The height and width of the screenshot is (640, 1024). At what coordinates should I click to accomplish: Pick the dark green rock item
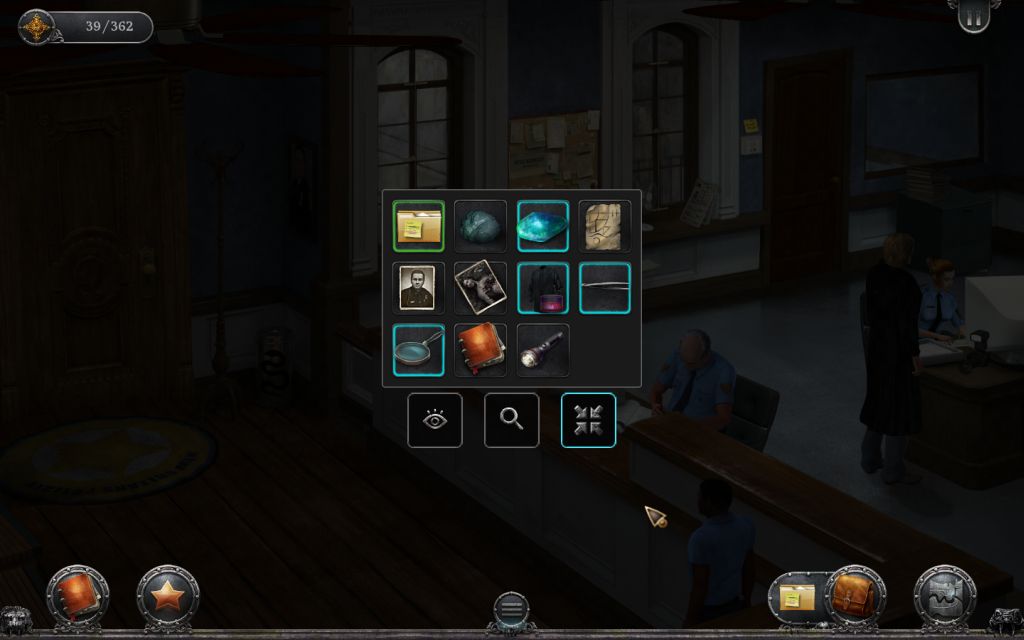click(x=480, y=226)
